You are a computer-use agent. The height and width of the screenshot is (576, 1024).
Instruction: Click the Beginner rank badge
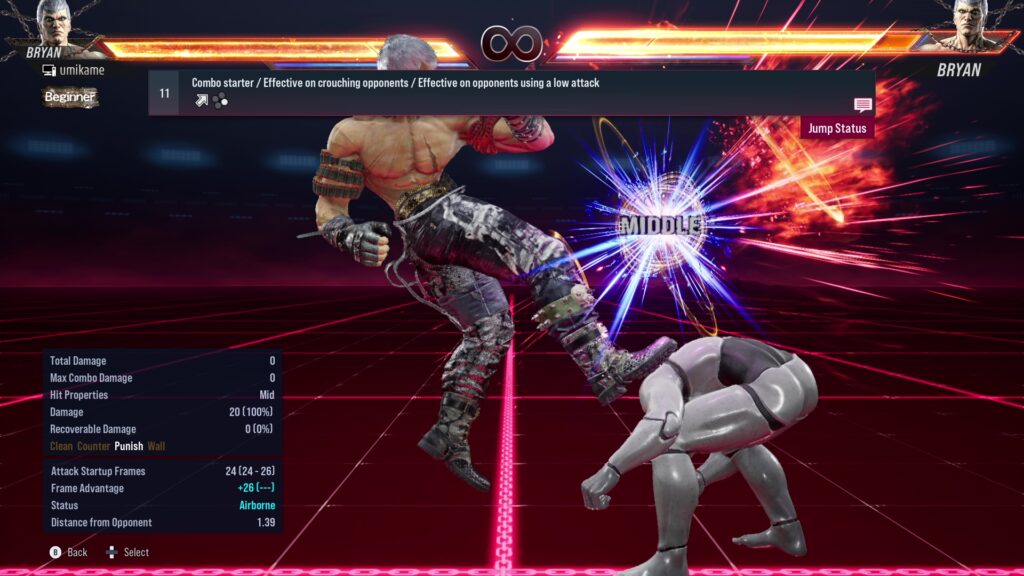pos(70,97)
